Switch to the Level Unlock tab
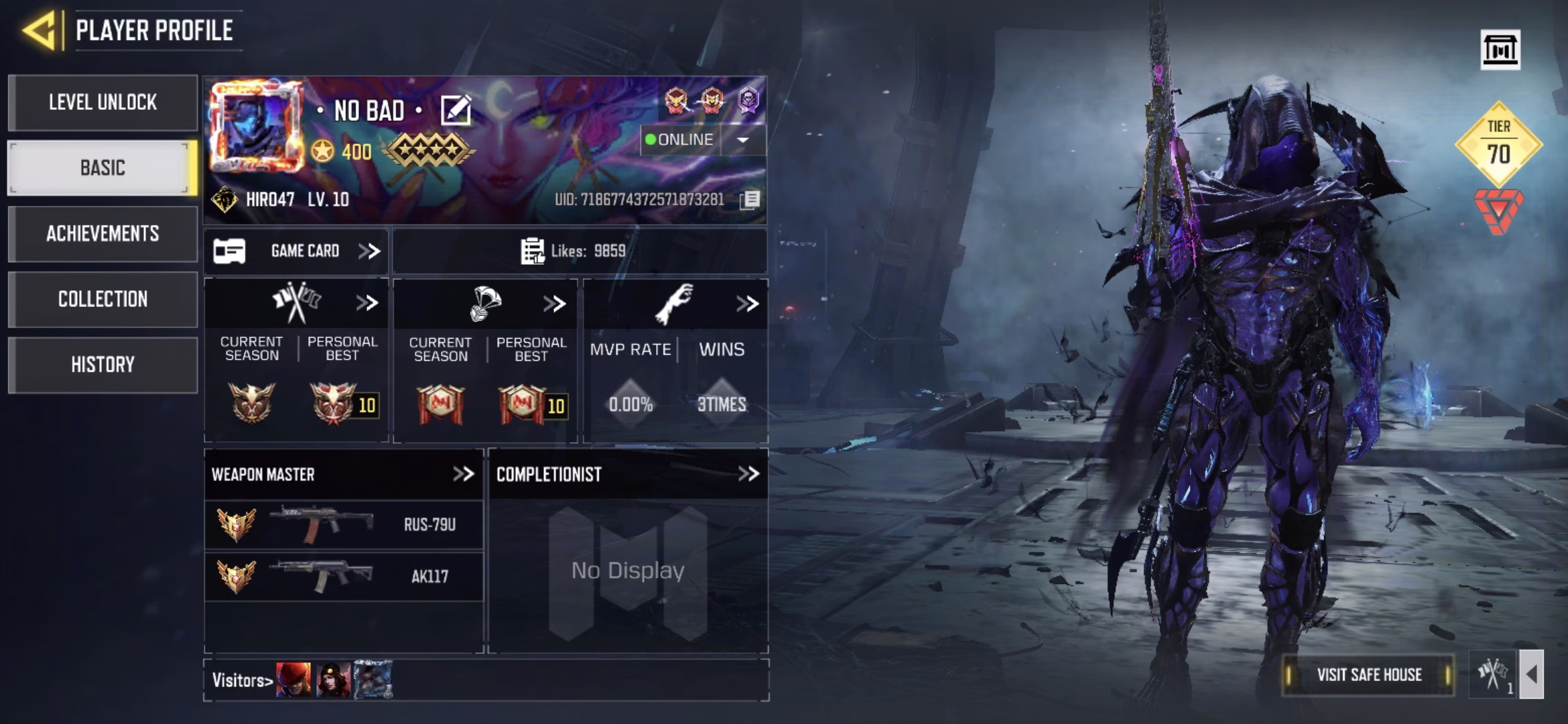Image resolution: width=1568 pixels, height=724 pixels. 103,103
